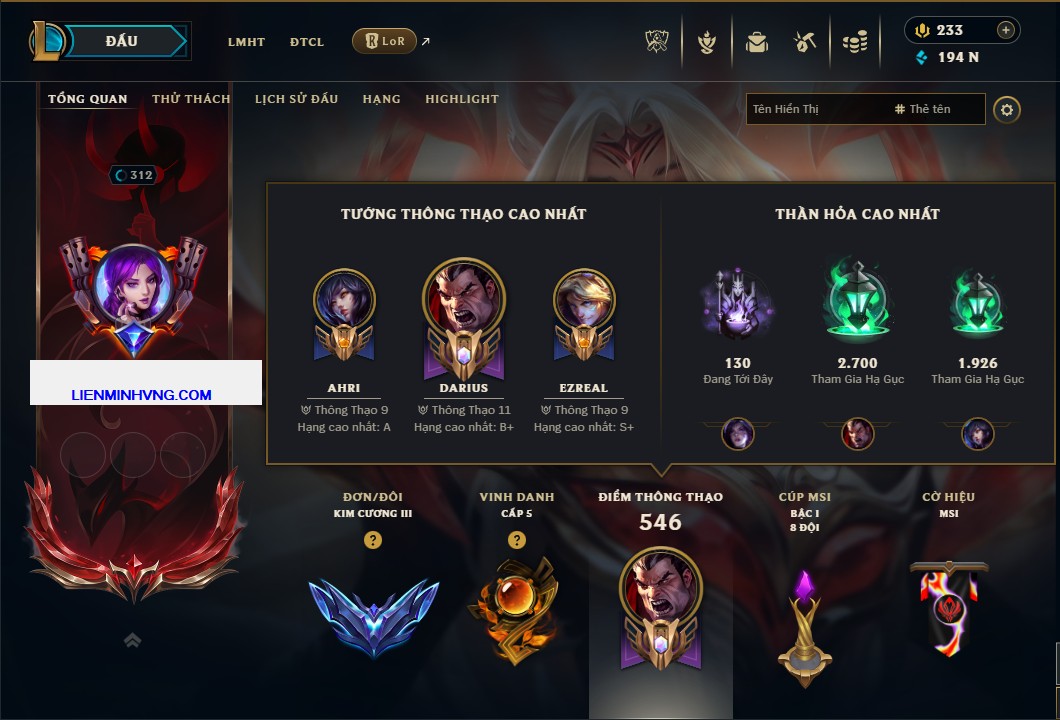This screenshot has width=1060, height=720.
Task: Select the HẠNG tab
Action: point(381,99)
